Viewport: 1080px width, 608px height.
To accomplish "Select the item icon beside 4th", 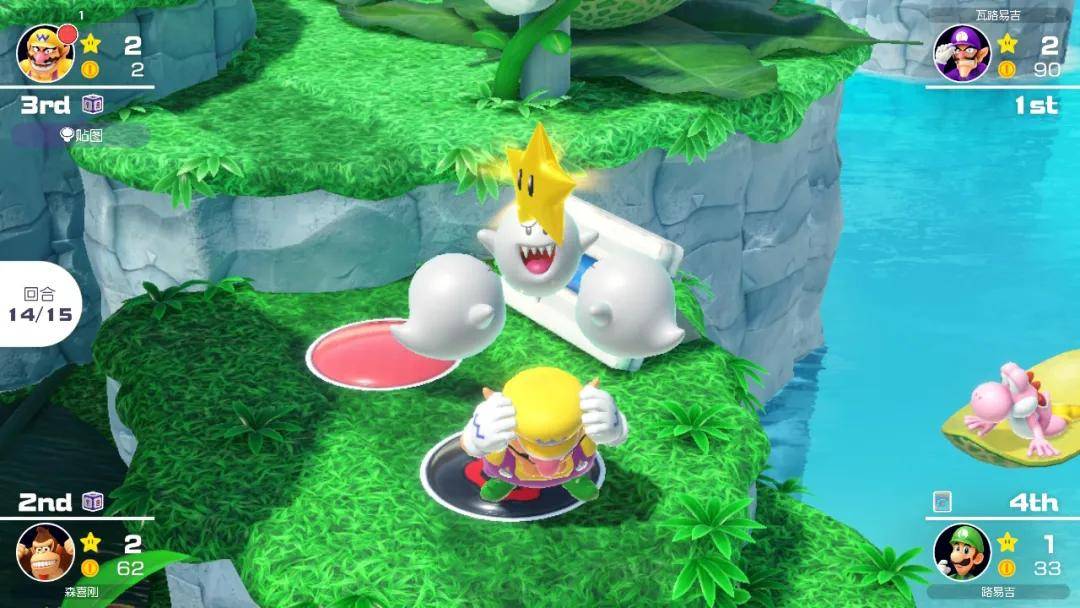I will pyautogui.click(x=942, y=501).
